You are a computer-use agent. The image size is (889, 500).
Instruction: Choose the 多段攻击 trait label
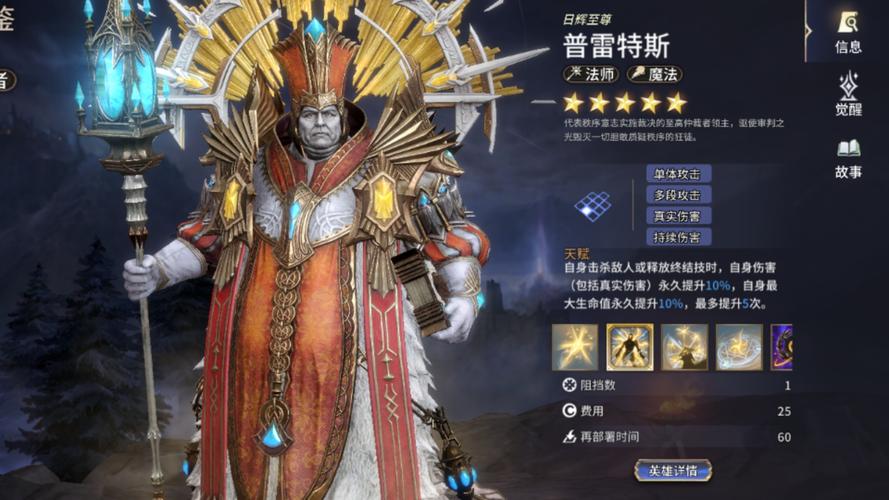pos(678,196)
